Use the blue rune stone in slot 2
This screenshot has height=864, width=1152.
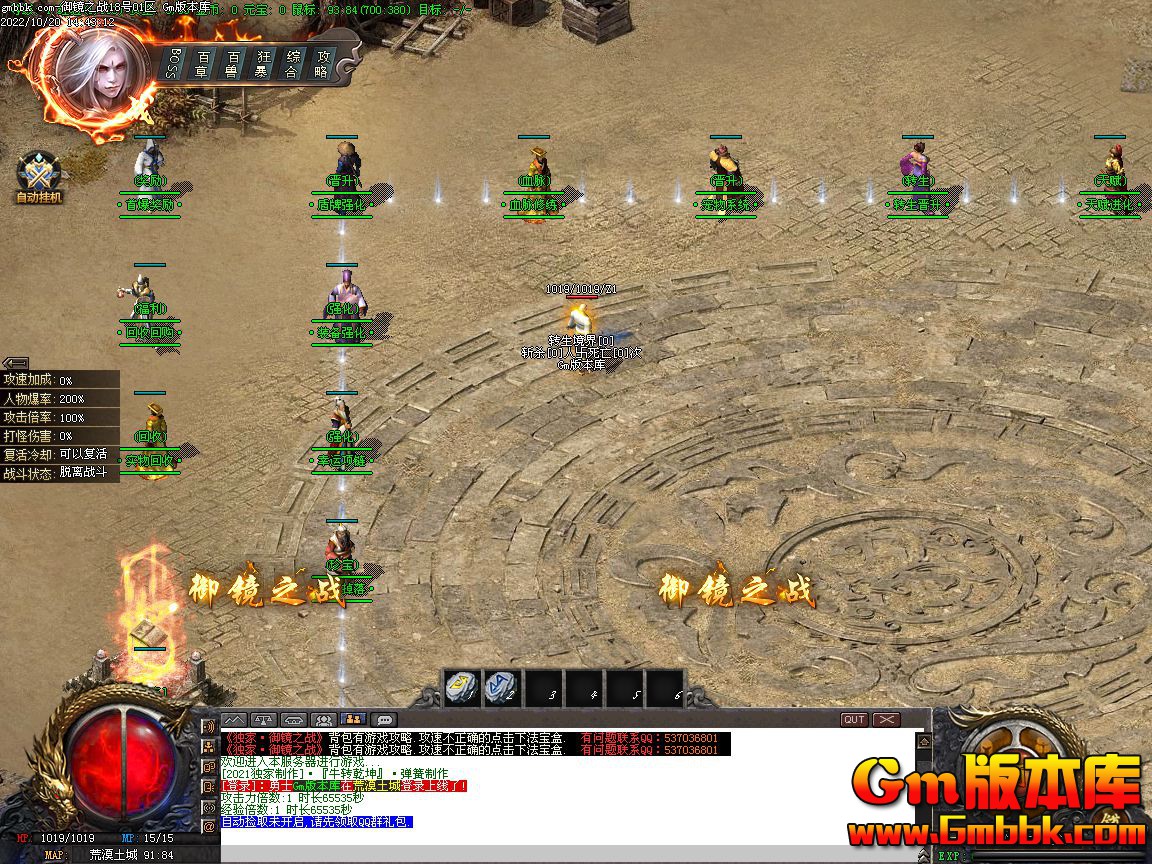[x=500, y=687]
